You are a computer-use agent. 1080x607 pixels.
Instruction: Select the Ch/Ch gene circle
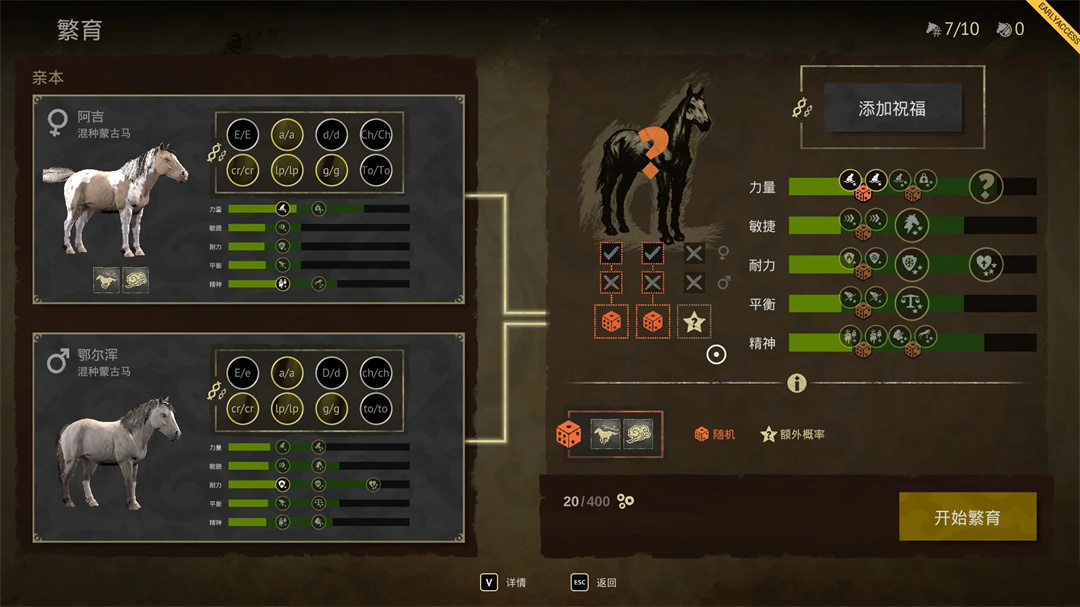click(376, 135)
